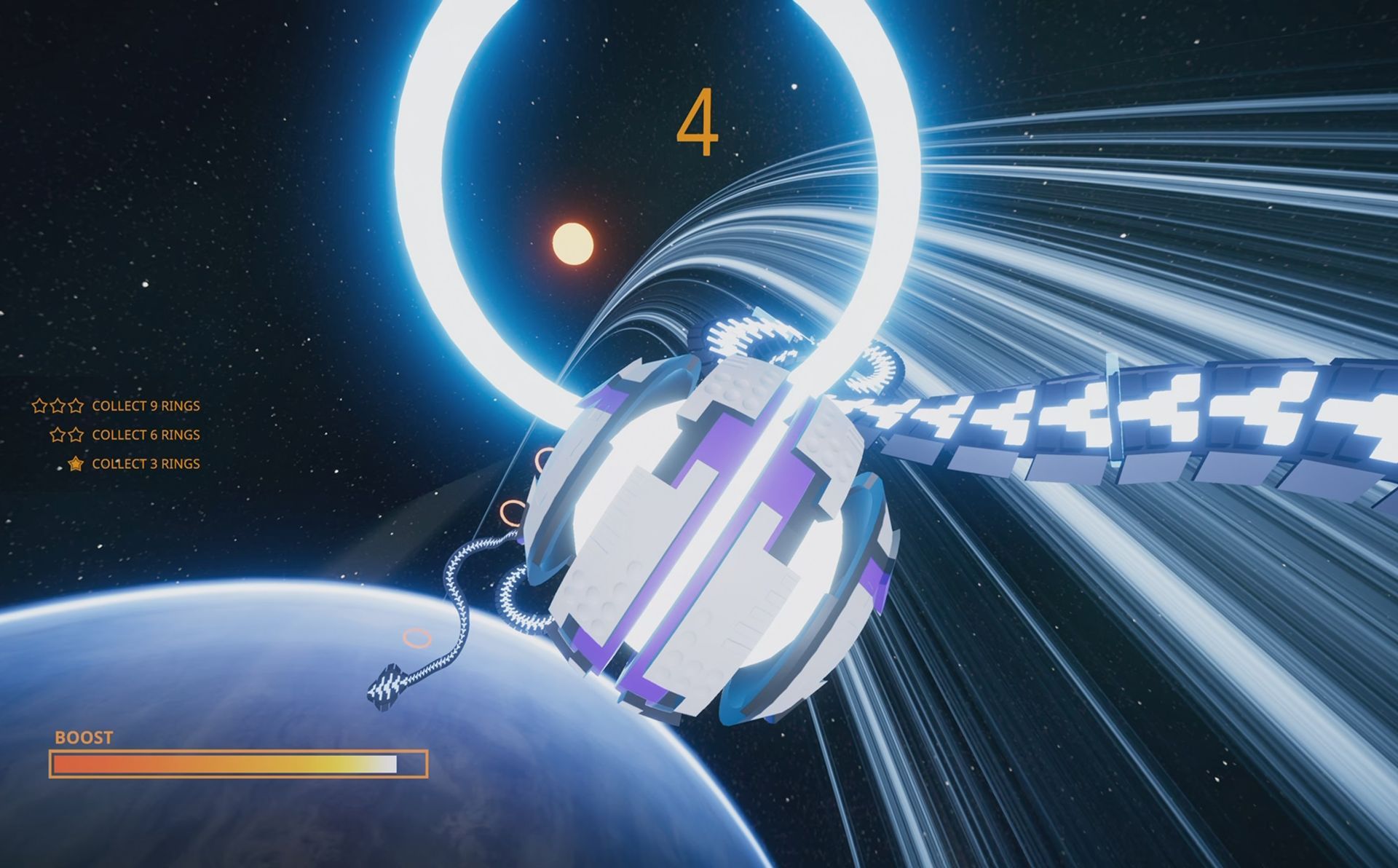
Task: Select the Collect 9 Rings objective
Action: point(146,406)
